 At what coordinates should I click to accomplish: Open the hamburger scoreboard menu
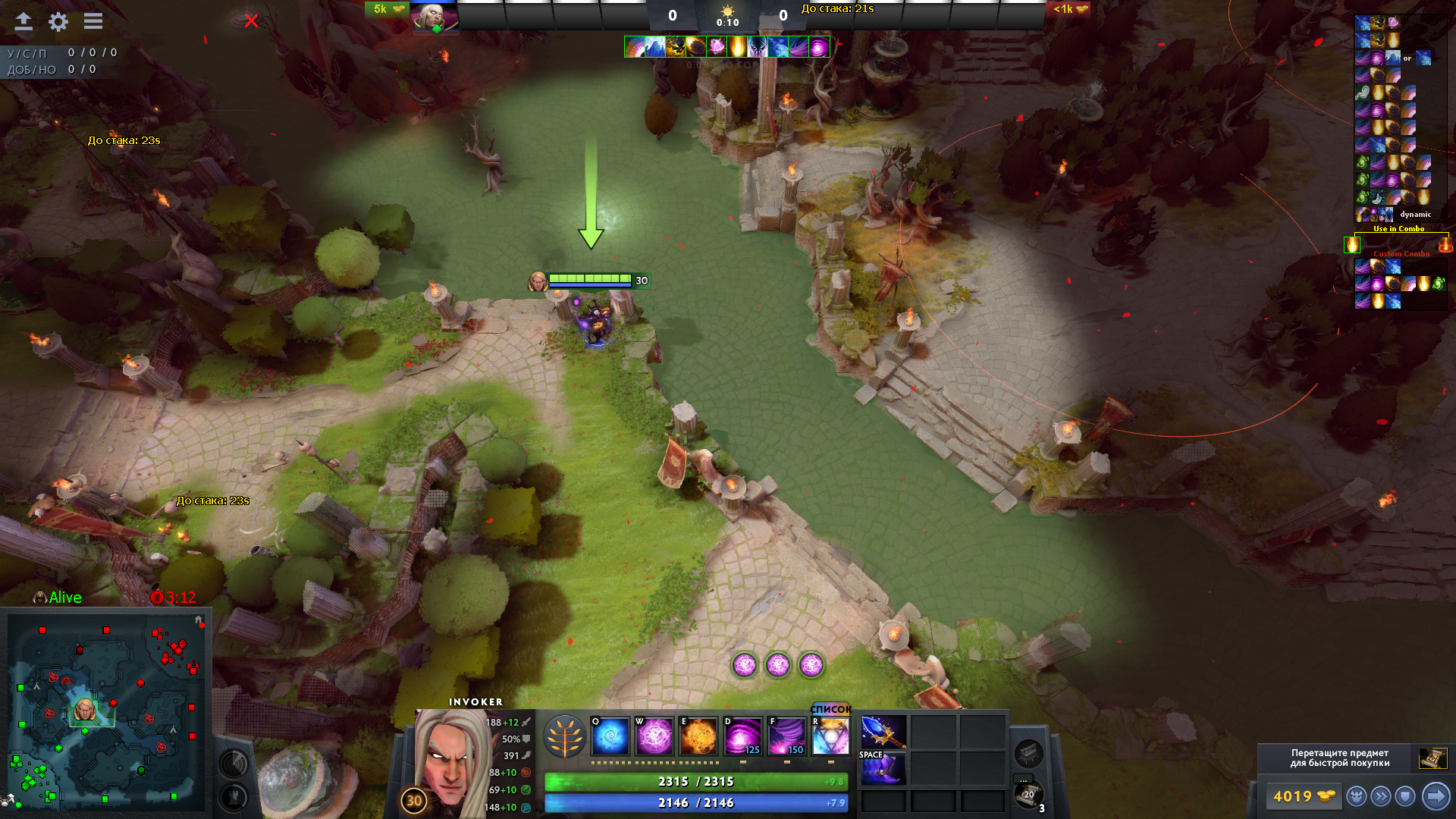point(93,21)
